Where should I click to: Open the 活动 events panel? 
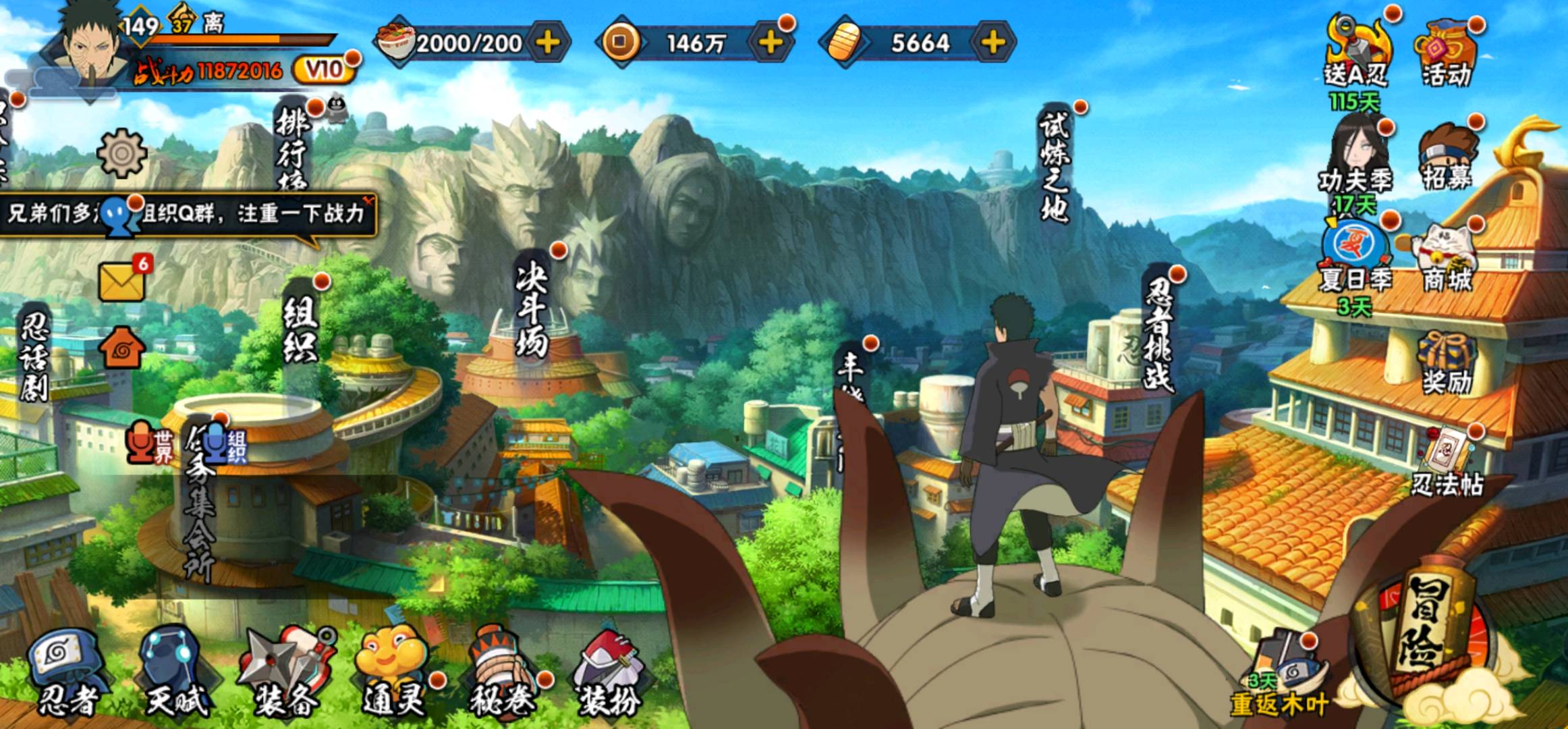[1447, 54]
